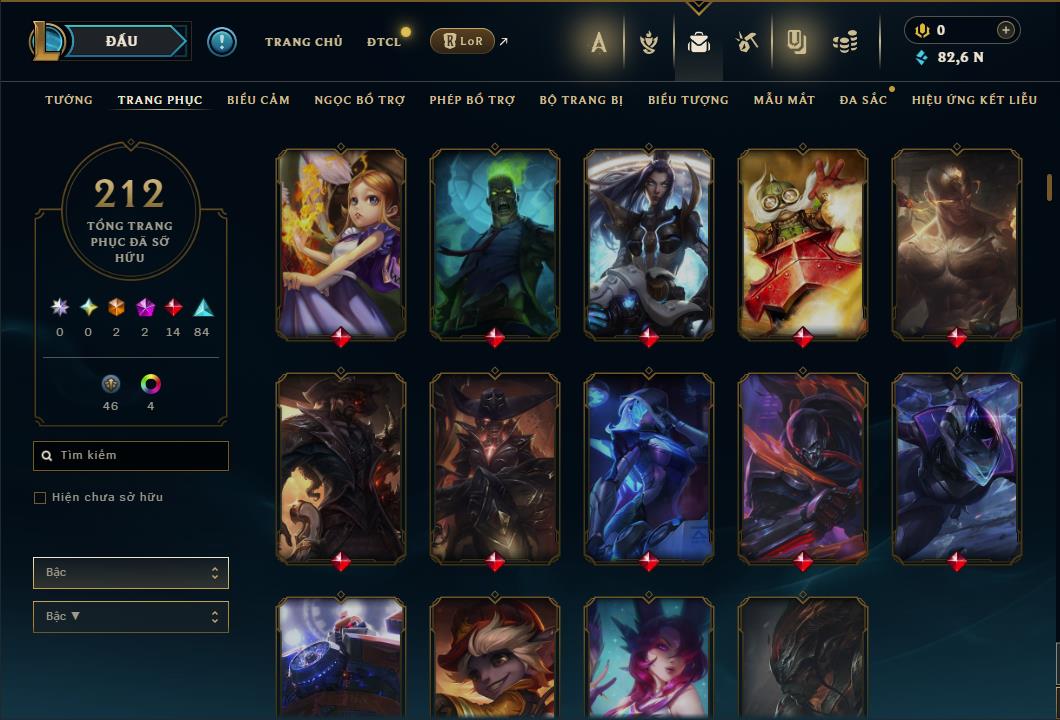Switch to the TƯỚNG tab
This screenshot has height=720, width=1060.
[69, 100]
